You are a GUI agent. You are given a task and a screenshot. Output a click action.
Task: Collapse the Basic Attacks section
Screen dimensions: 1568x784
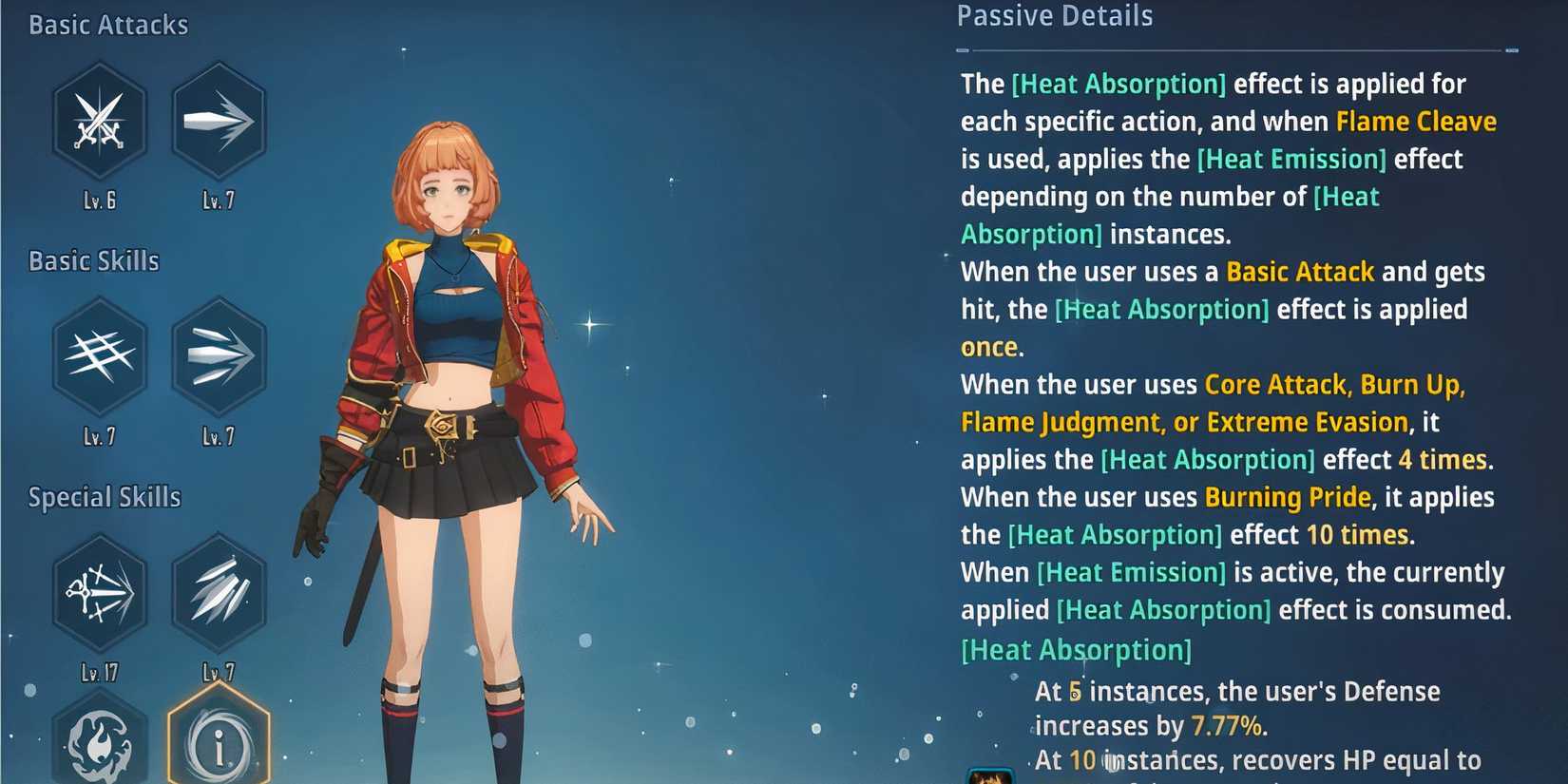pos(106,25)
